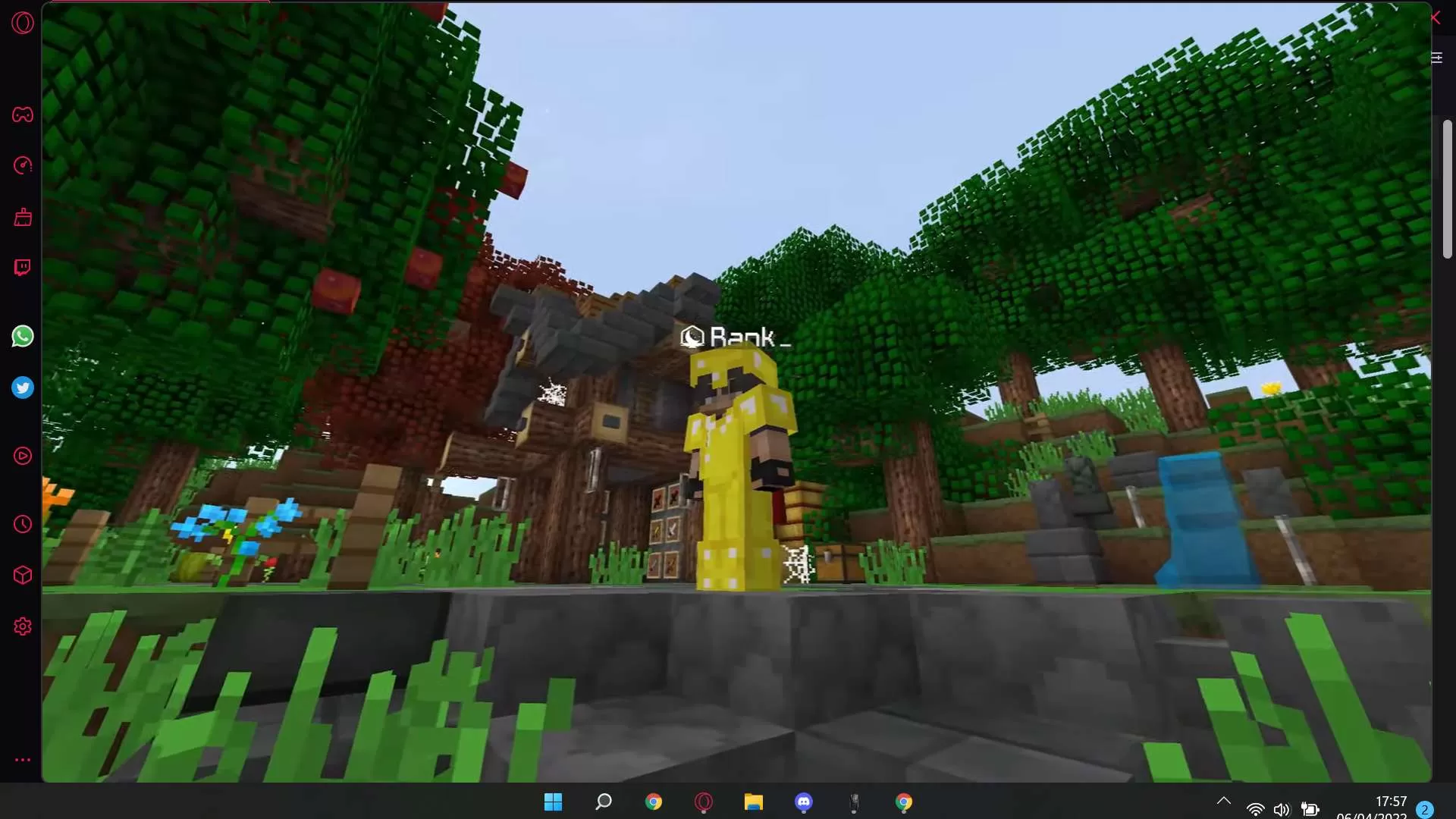Open the Twitch sidebar panel
The height and width of the screenshot is (819, 1456).
23,267
